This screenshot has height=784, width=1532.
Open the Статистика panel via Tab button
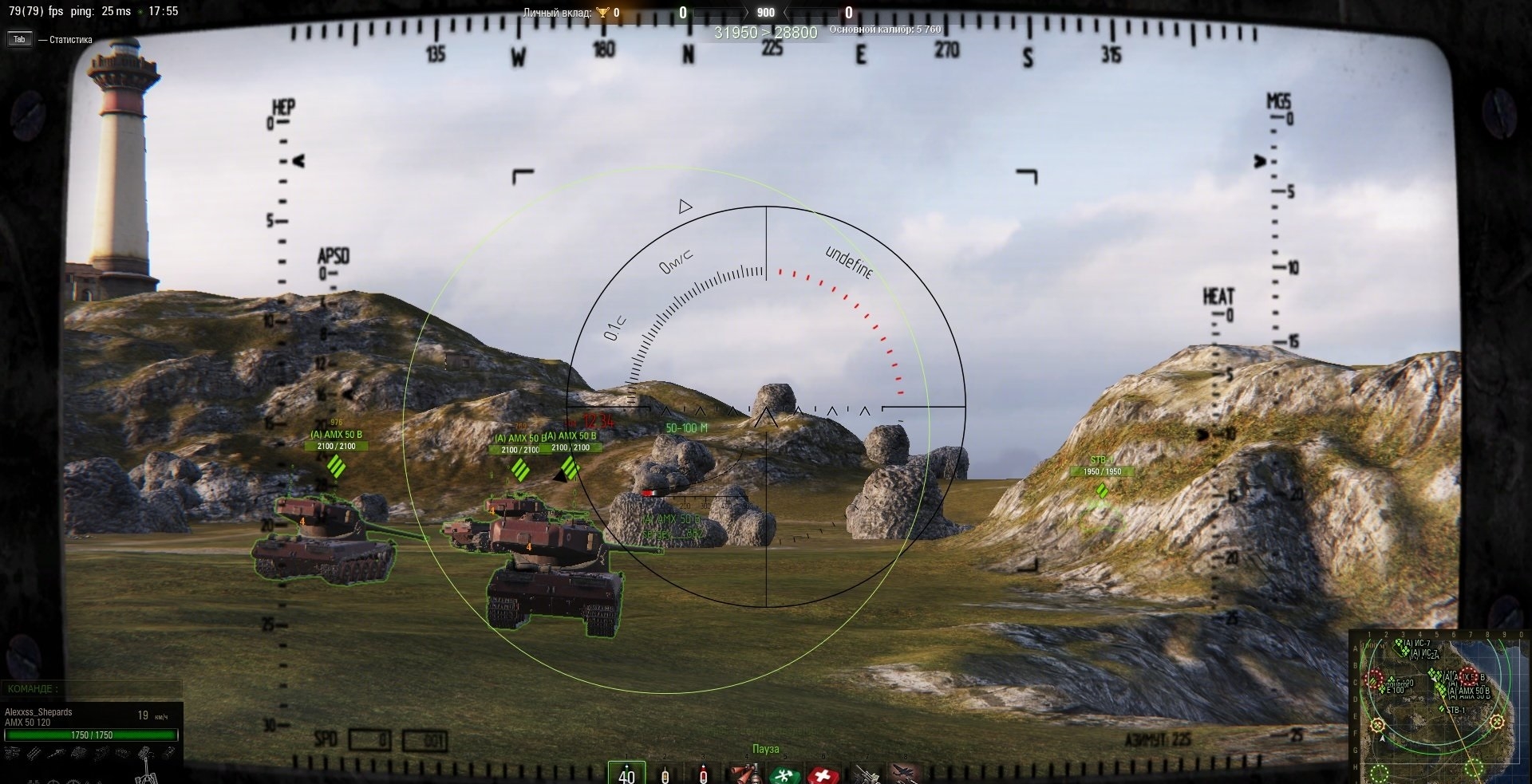pos(19,39)
